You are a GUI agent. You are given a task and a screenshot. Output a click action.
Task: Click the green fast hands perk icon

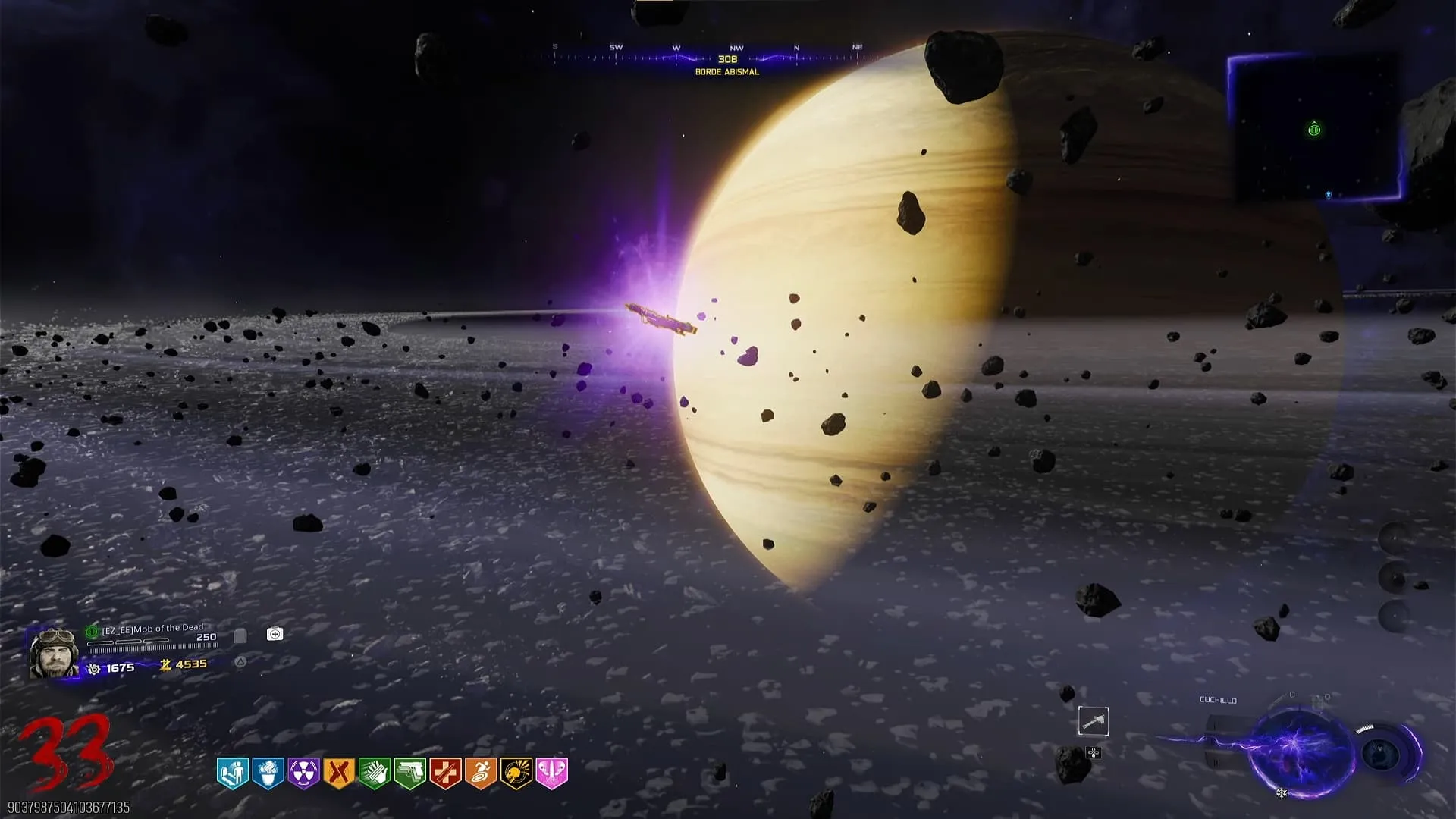click(375, 773)
